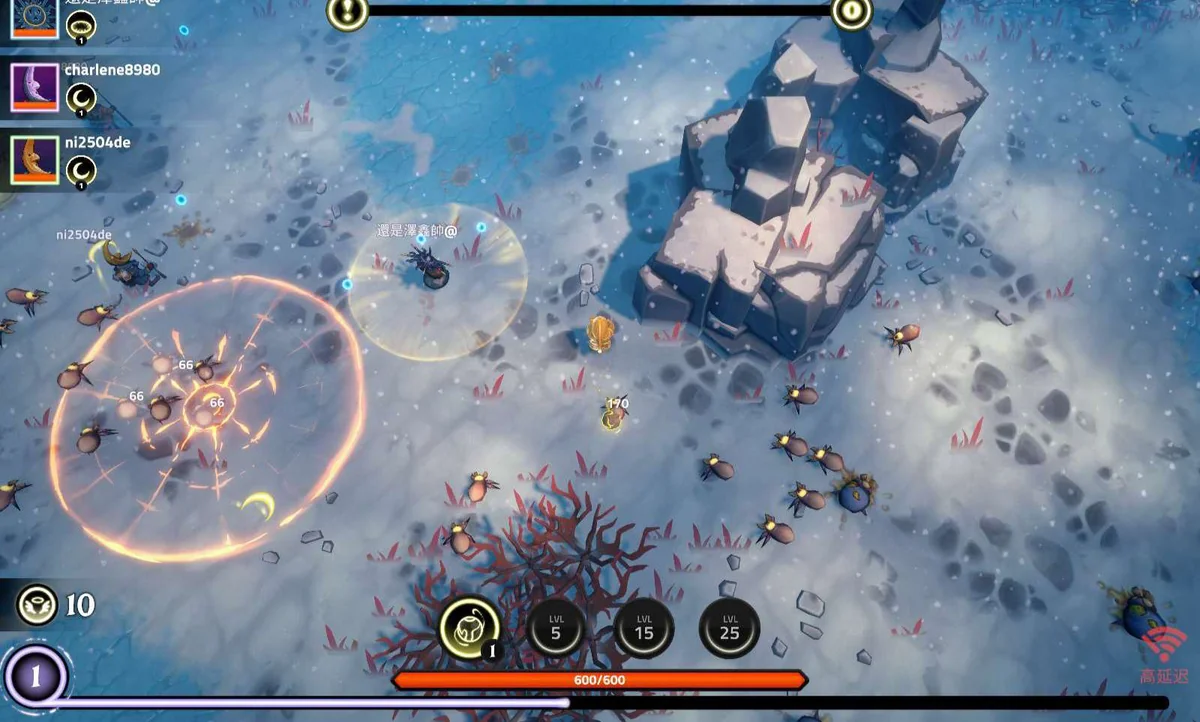Viewport: 1200px width, 722px height.
Task: Click charlene8980's purple moon portrait
Action: click(x=34, y=87)
